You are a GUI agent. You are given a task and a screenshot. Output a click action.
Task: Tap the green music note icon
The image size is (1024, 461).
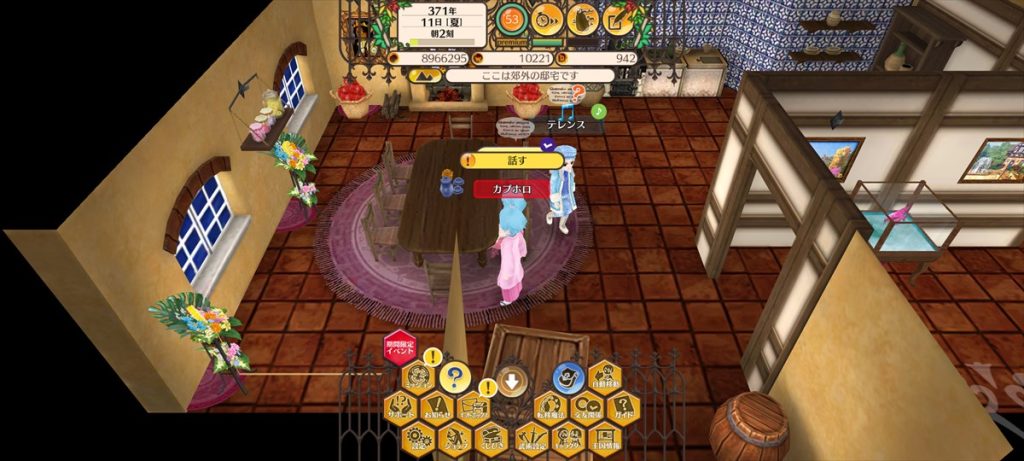[598, 111]
